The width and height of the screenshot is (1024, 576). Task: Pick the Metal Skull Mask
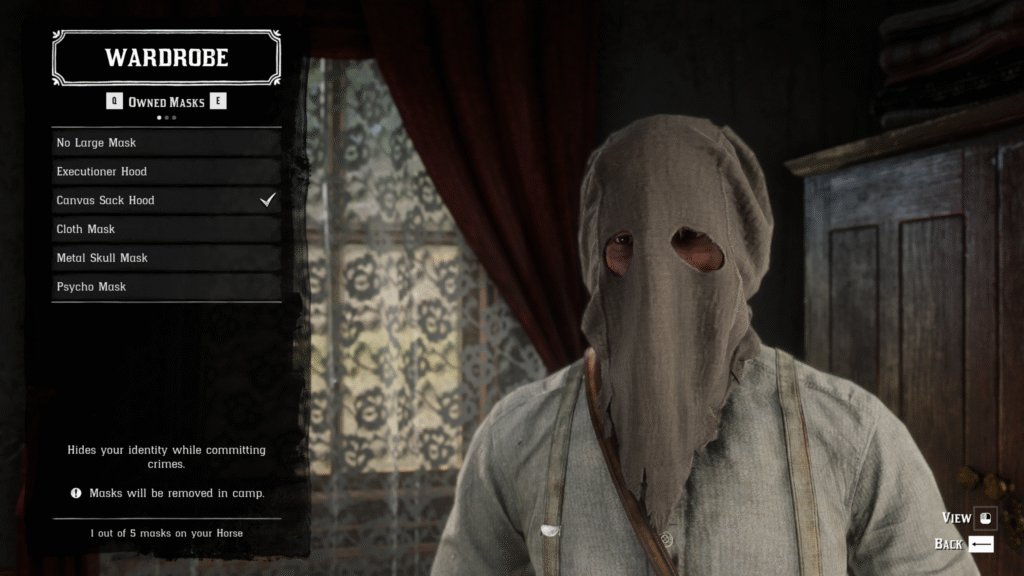167,258
